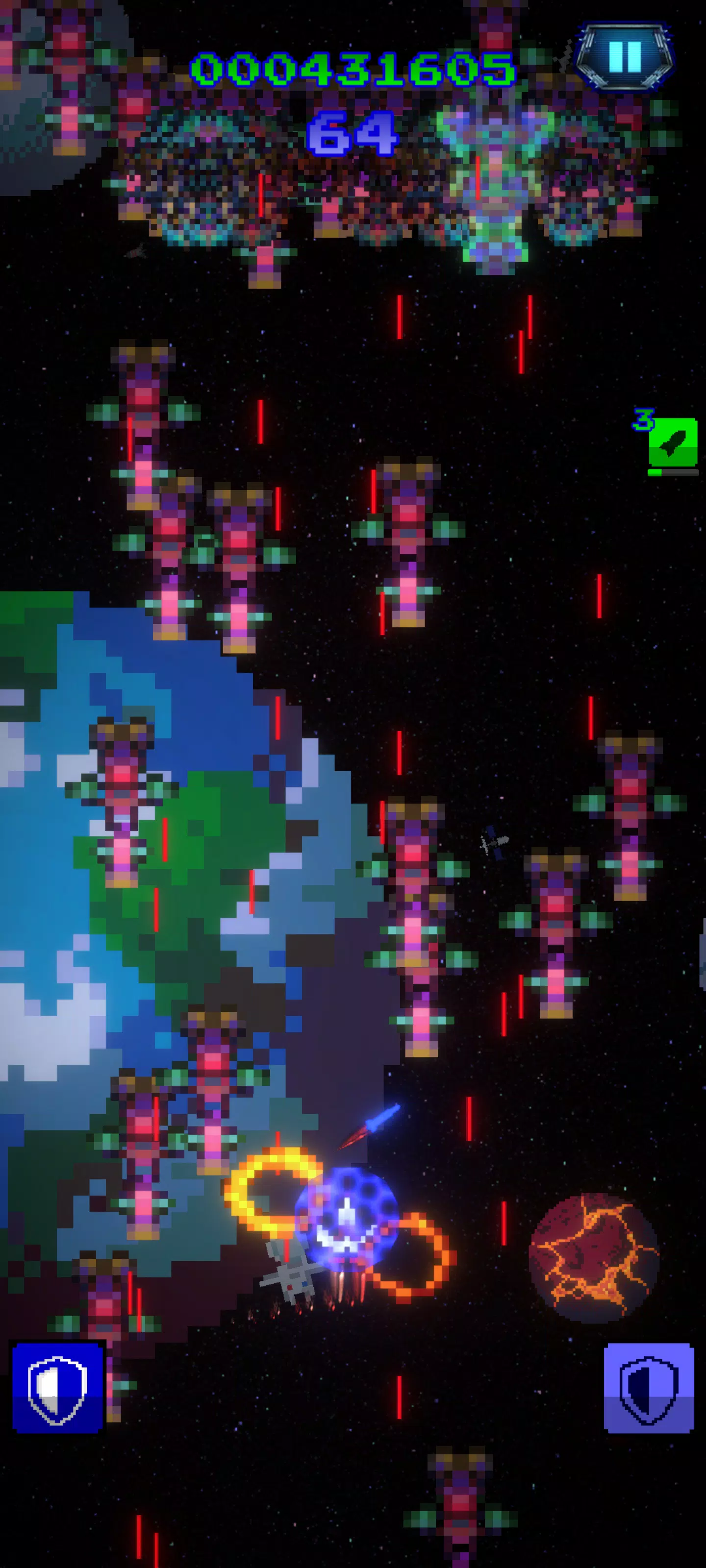Screen dimensions: 706x1568
Task: Pause the game with the pause icon
Action: point(625,57)
